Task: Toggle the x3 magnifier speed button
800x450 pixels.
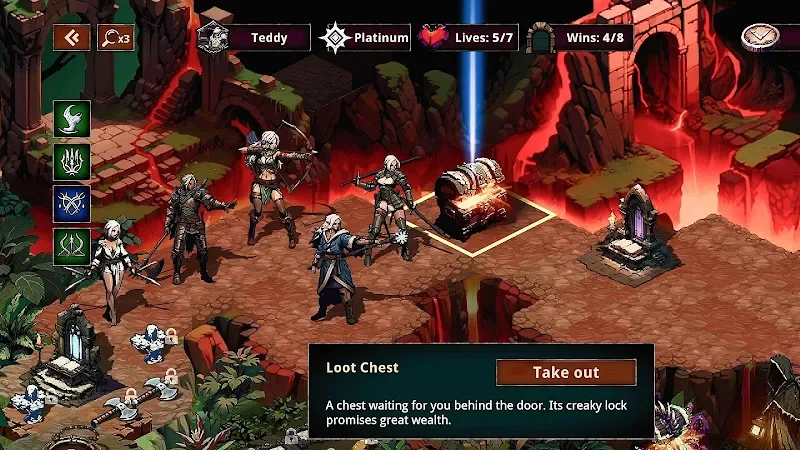Action: tap(115, 38)
